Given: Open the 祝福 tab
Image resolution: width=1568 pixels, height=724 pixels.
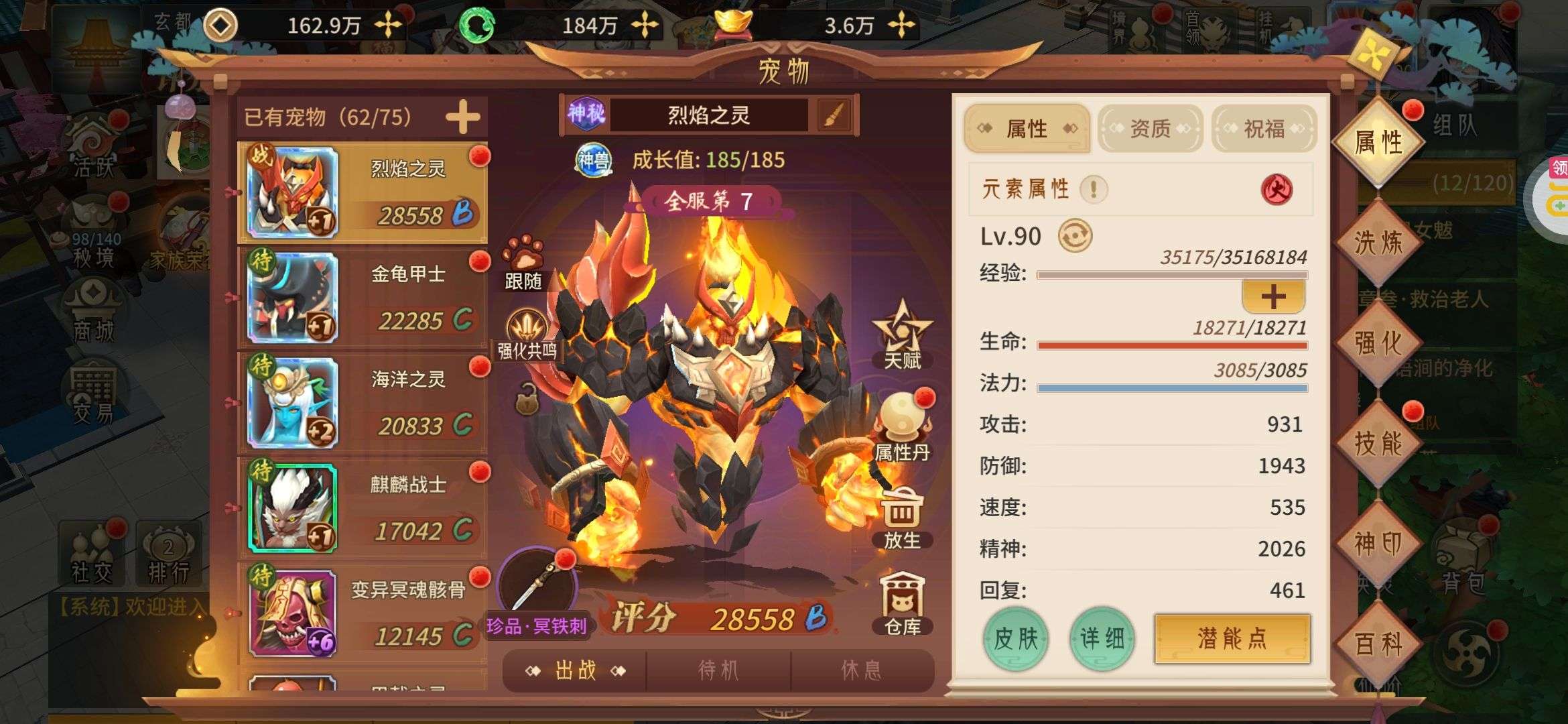Looking at the screenshot, I should [x=1264, y=128].
